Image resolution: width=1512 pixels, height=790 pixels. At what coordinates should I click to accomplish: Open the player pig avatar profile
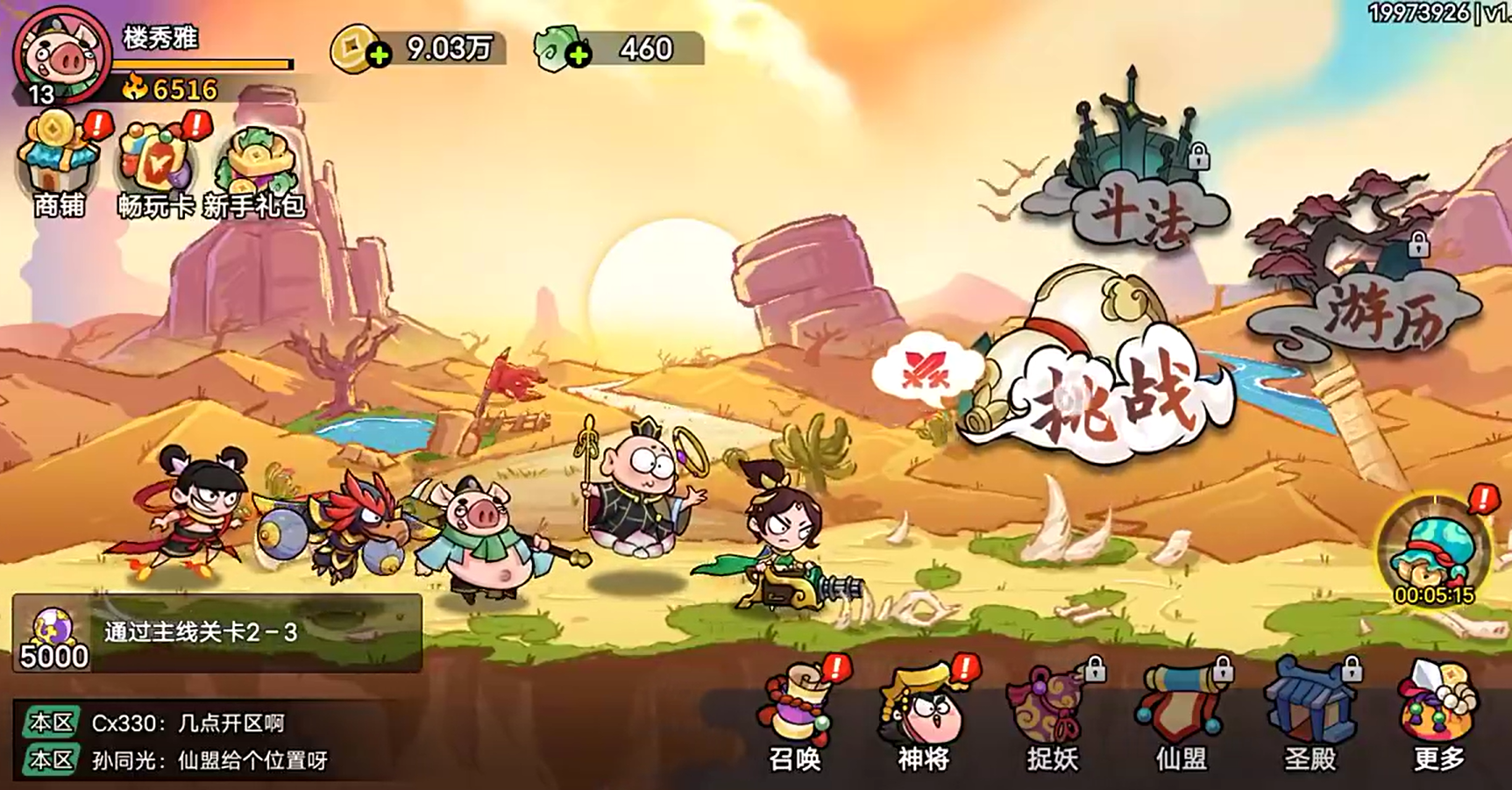61,54
